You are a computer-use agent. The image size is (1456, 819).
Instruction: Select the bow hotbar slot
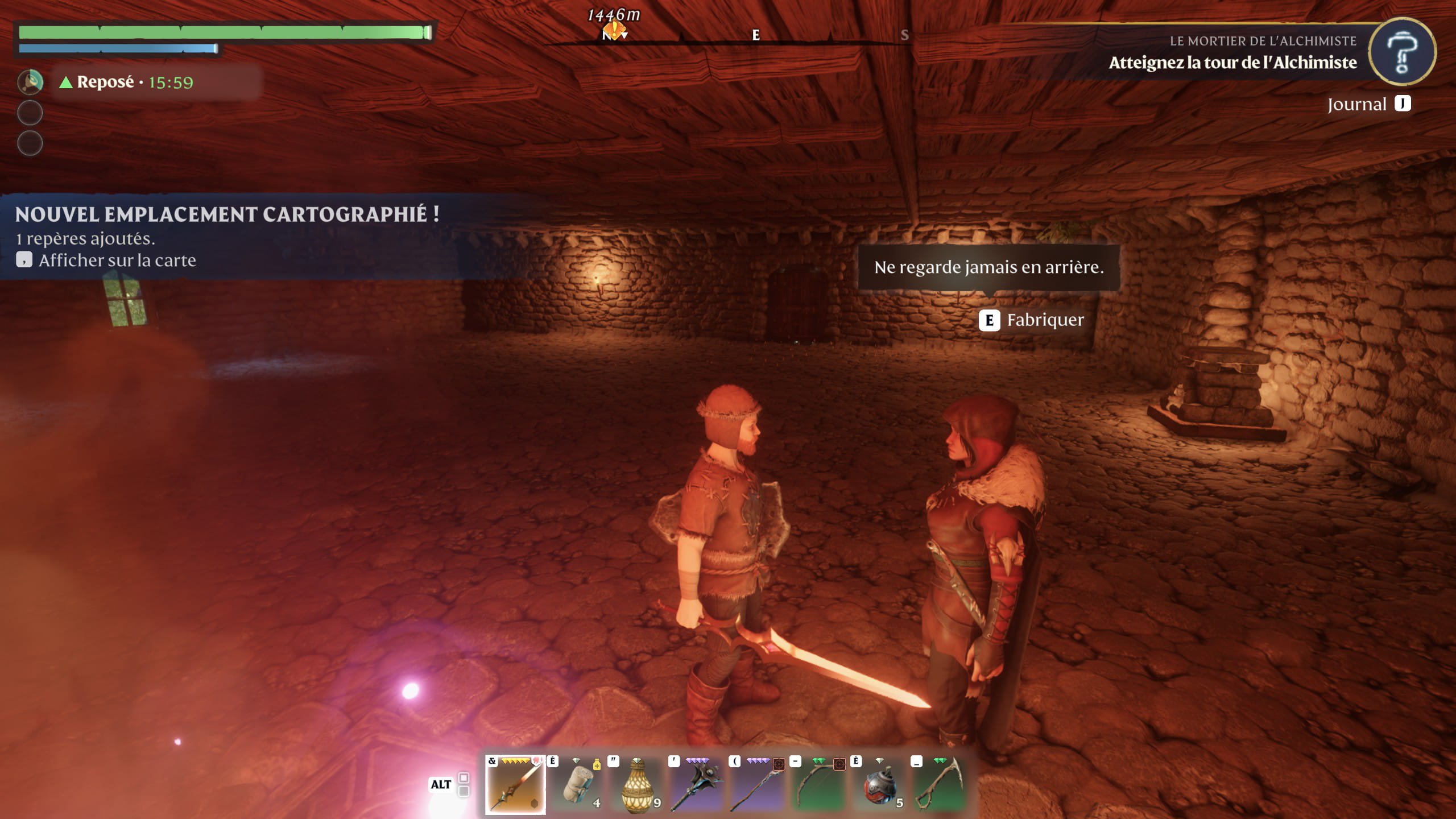click(820, 785)
